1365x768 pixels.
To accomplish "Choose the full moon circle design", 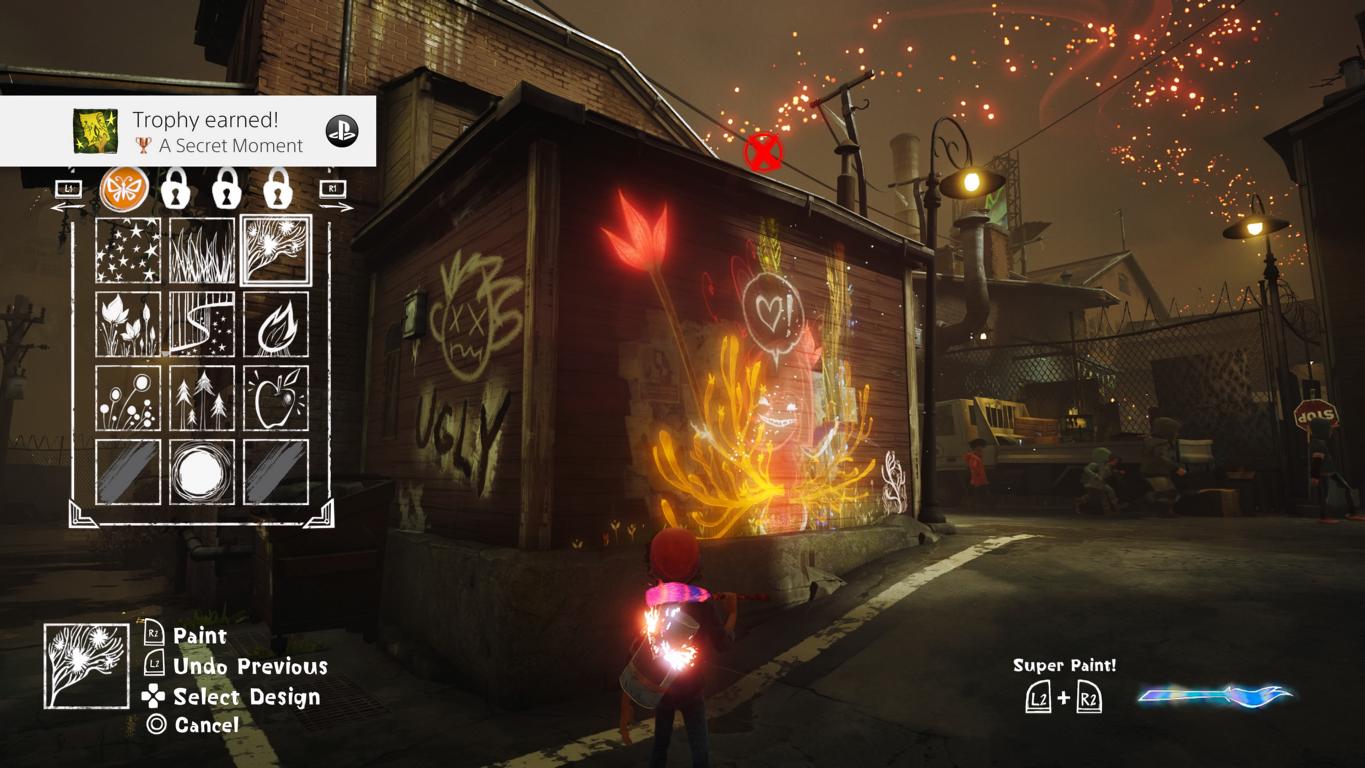I will coord(202,472).
